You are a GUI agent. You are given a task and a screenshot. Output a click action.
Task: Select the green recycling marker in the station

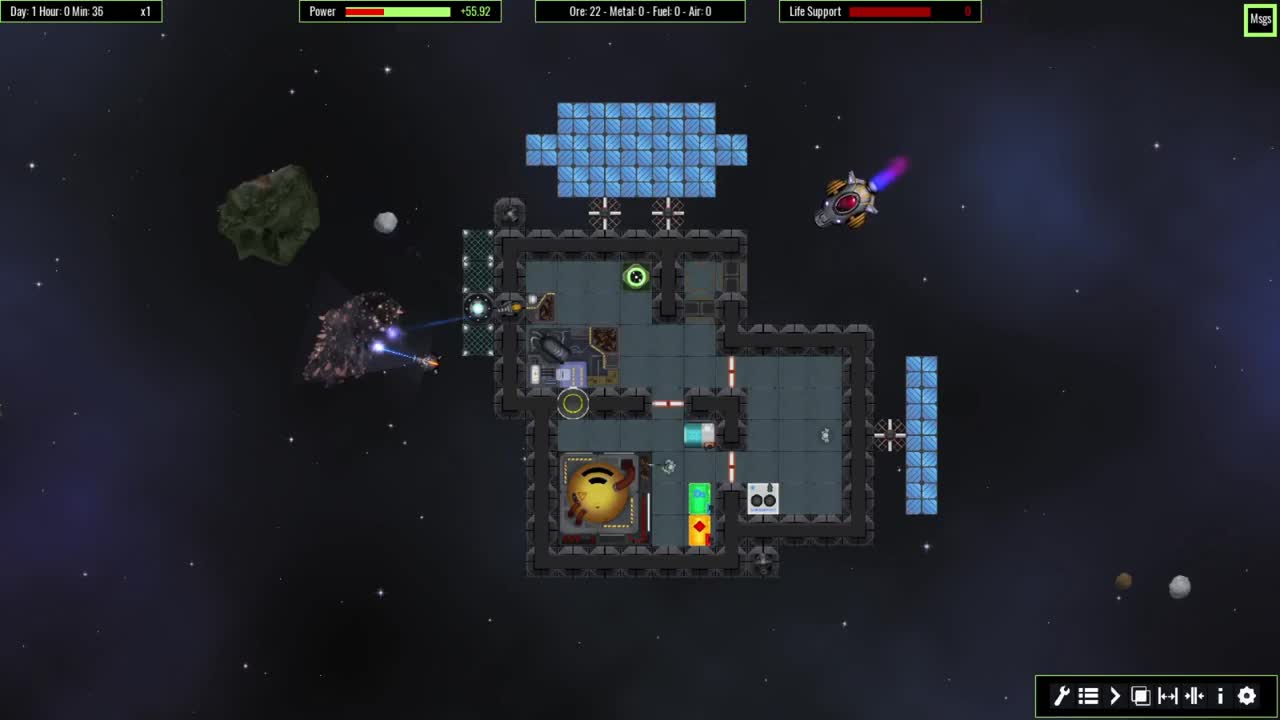(635, 277)
